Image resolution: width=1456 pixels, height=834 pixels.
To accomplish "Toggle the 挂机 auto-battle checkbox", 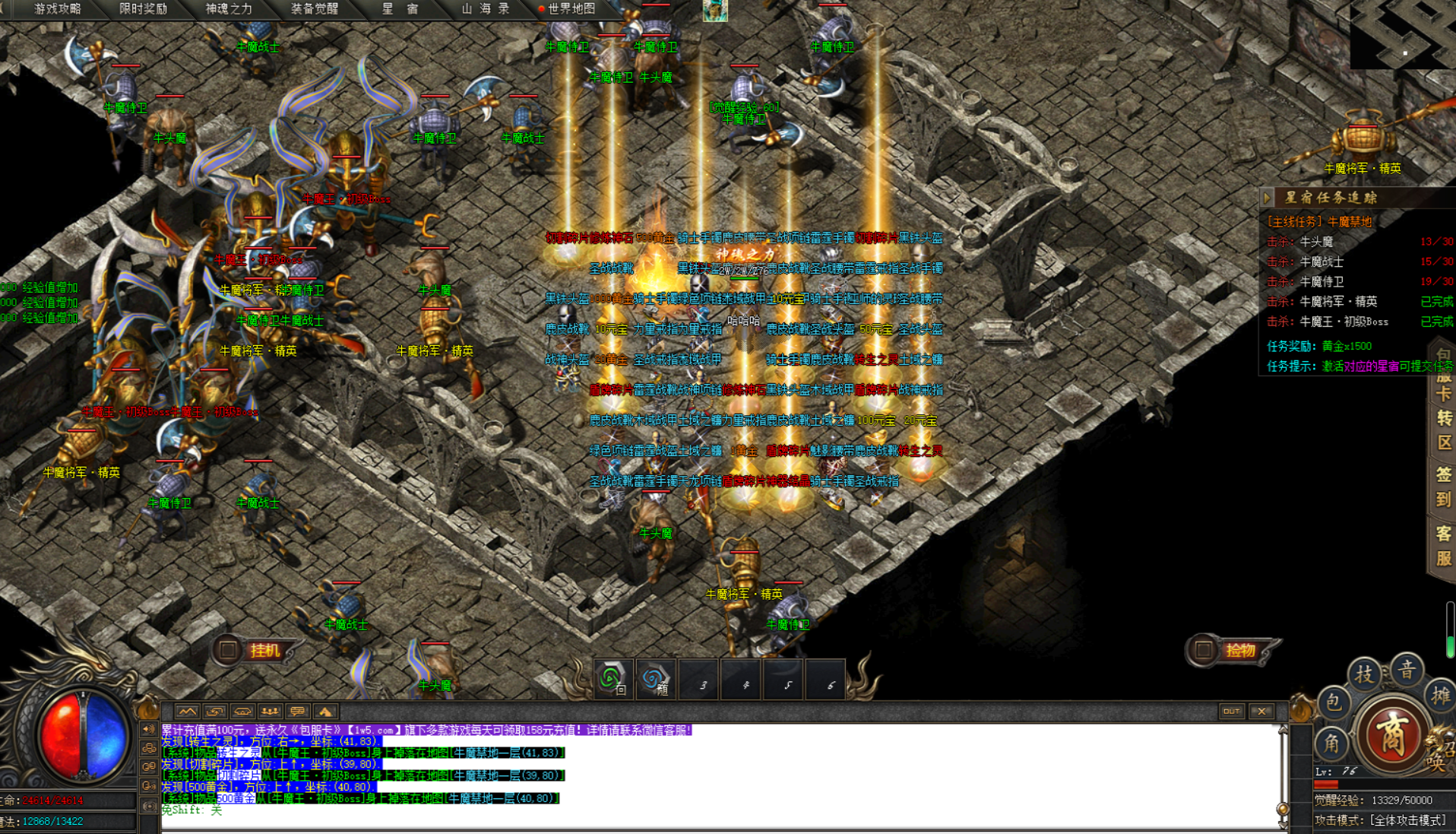I will (228, 650).
